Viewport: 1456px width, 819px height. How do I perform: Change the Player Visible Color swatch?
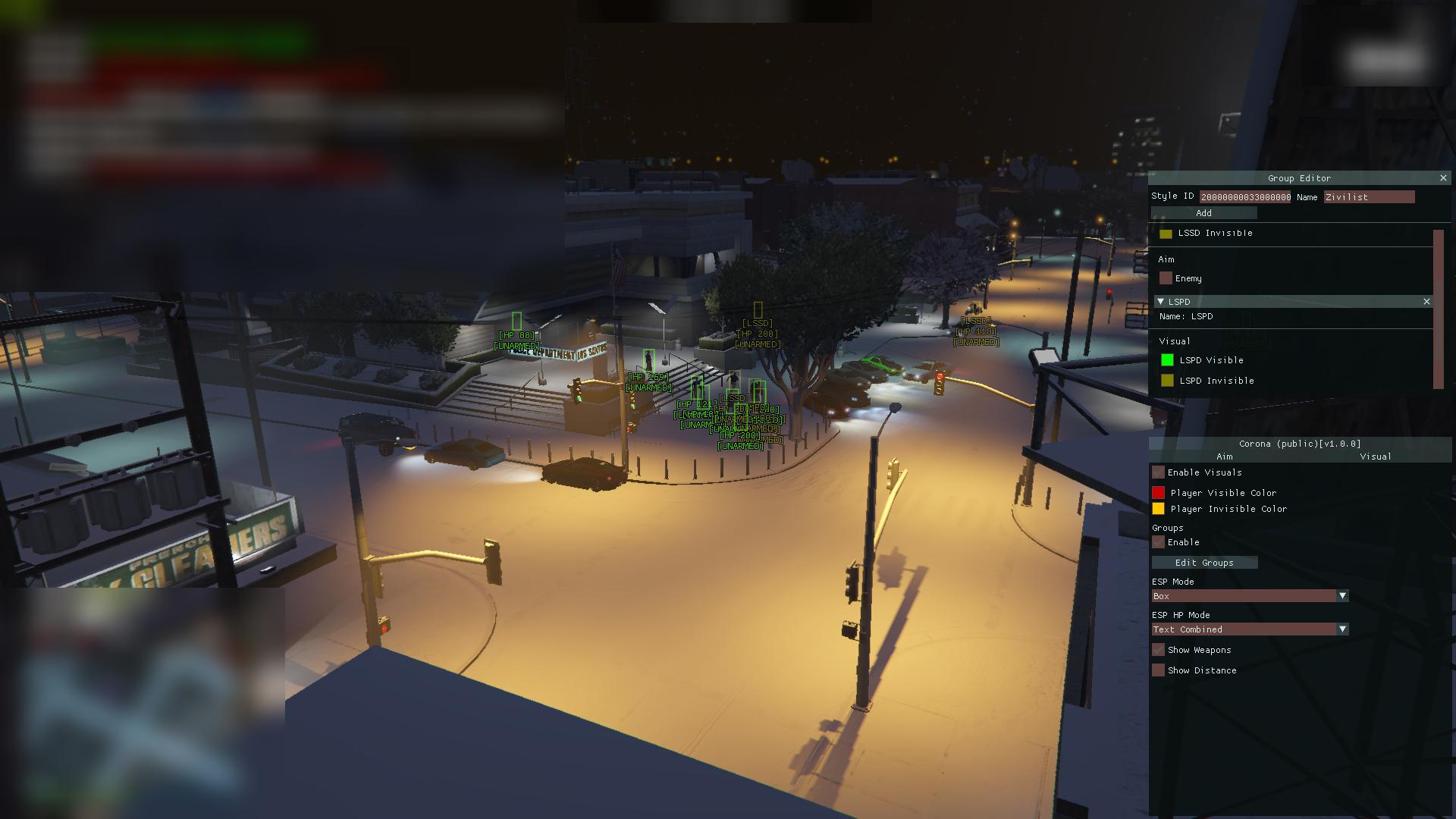click(x=1158, y=493)
